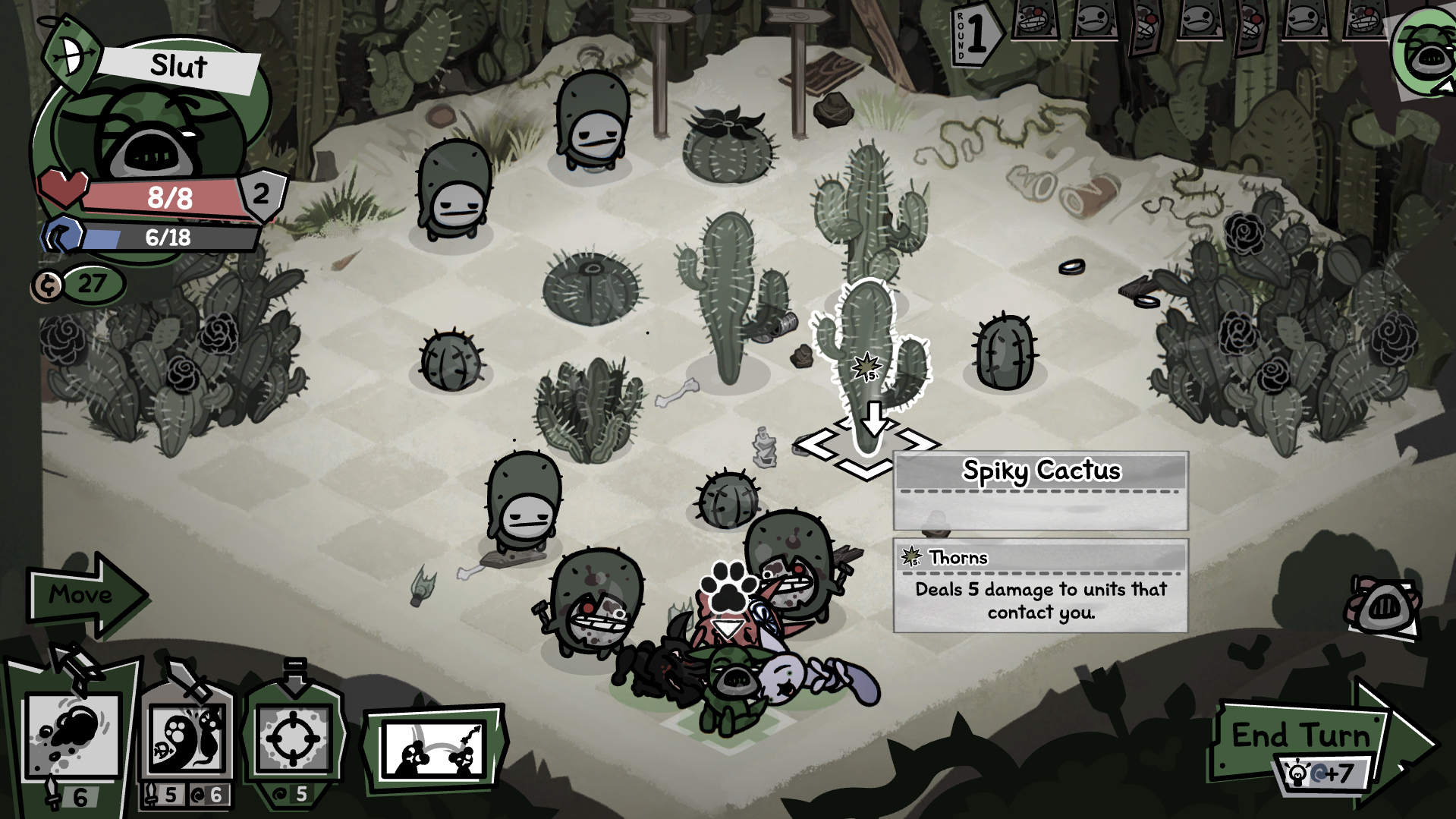The image size is (1456, 819).
Task: Click the bow class badge
Action: pyautogui.click(x=71, y=56)
